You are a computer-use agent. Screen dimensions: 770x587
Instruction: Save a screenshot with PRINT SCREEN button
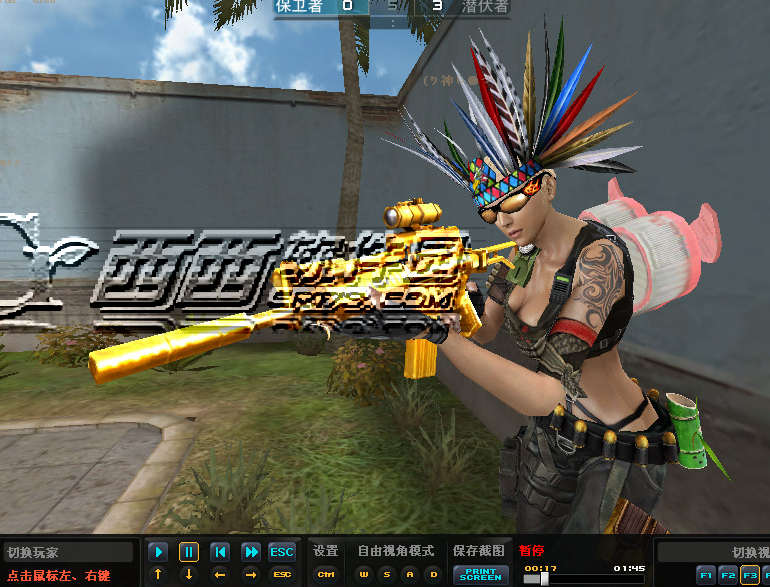click(x=480, y=575)
